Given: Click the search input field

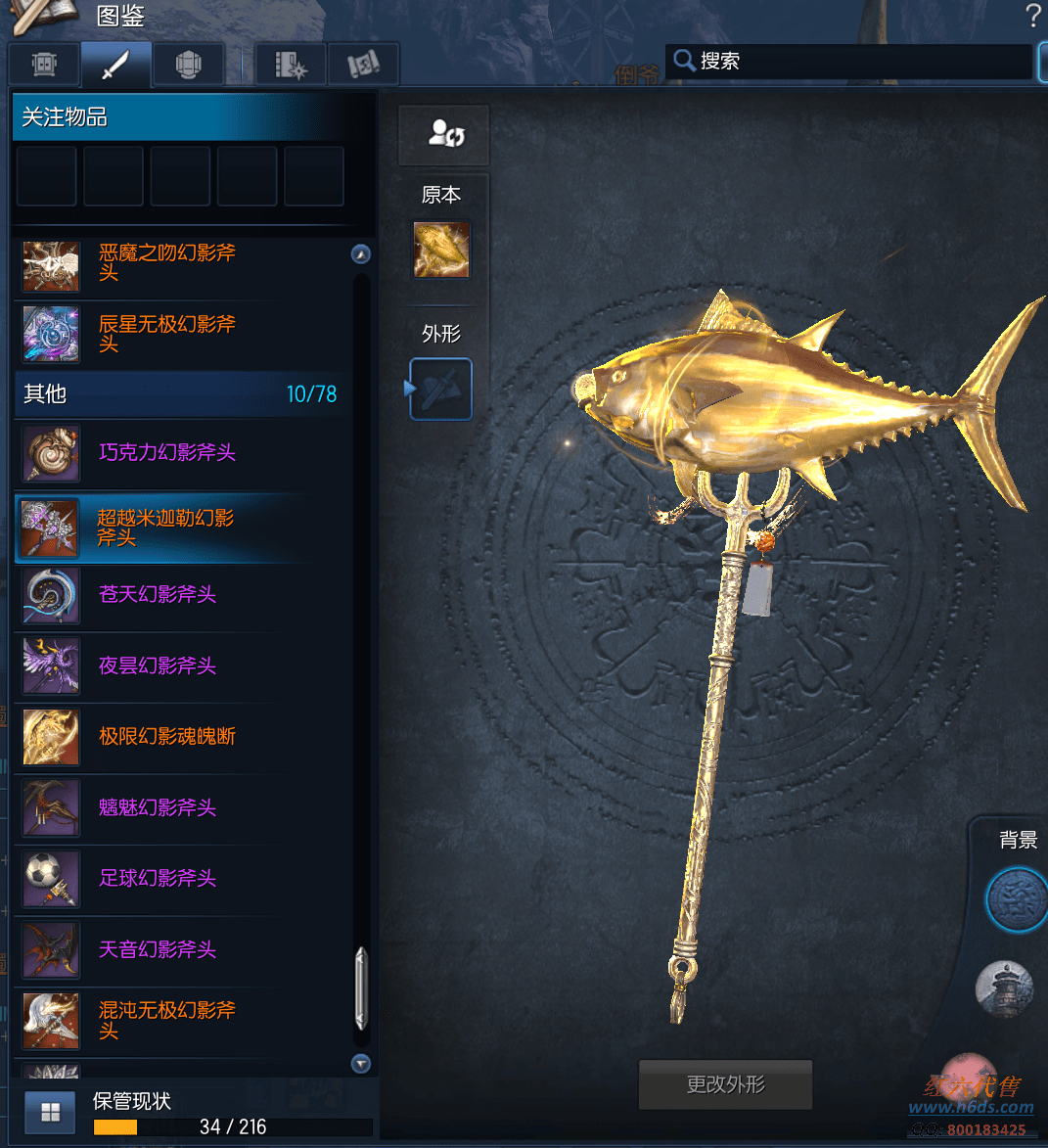Looking at the screenshot, I should pyautogui.click(x=861, y=61).
